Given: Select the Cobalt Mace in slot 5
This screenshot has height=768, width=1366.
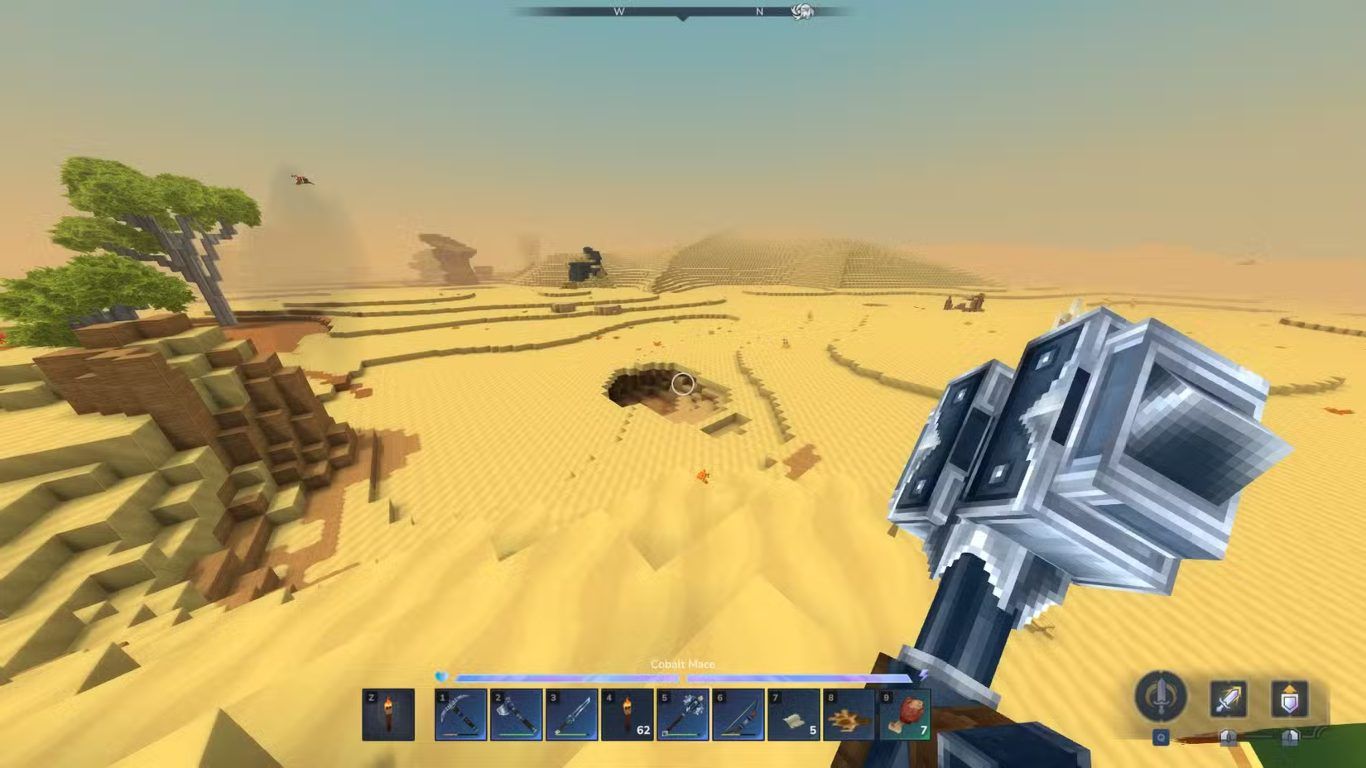Looking at the screenshot, I should click(683, 714).
